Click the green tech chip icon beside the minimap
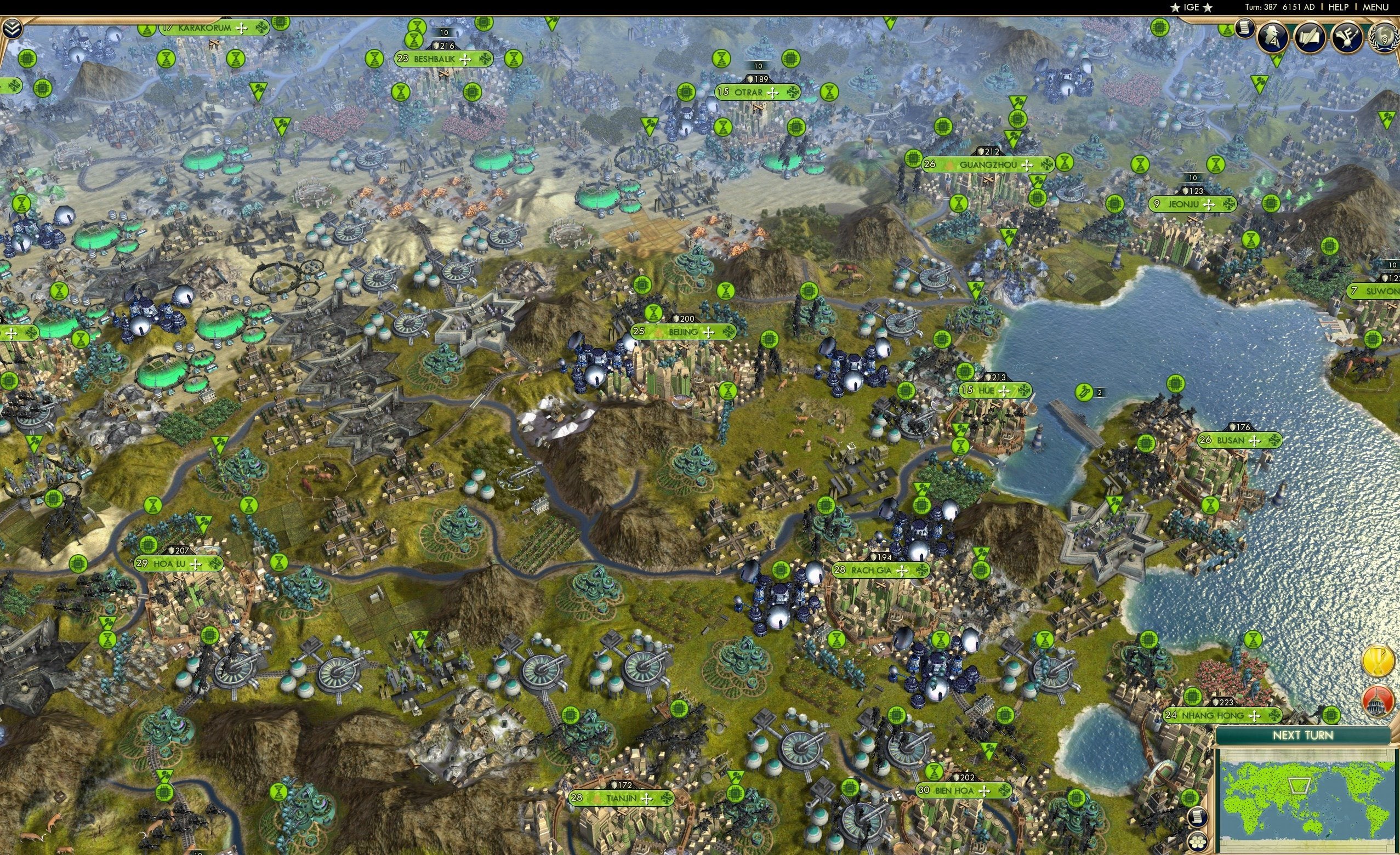The width and height of the screenshot is (1400, 855). pos(1190,797)
